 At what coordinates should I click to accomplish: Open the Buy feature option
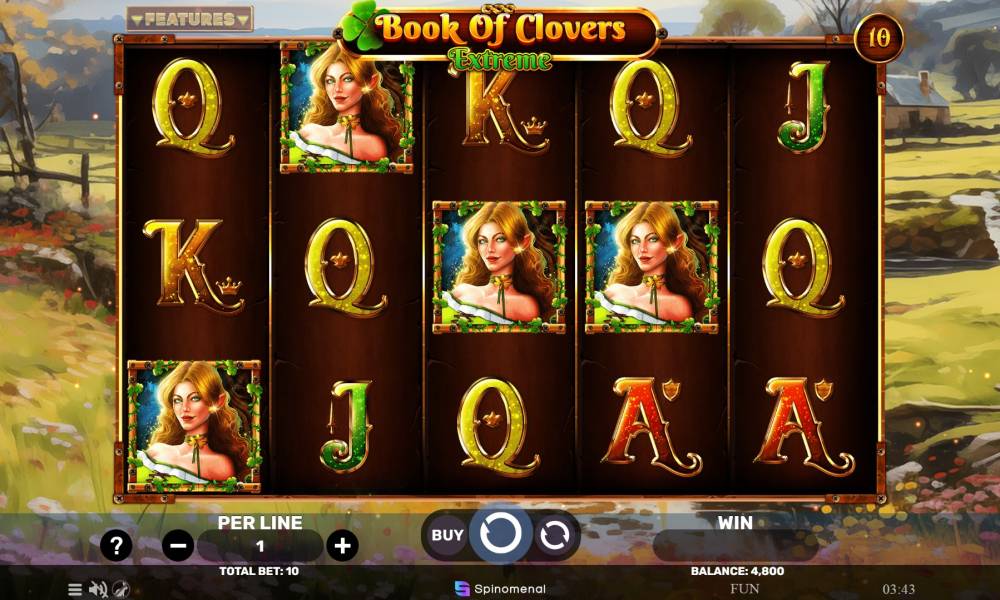tap(447, 535)
